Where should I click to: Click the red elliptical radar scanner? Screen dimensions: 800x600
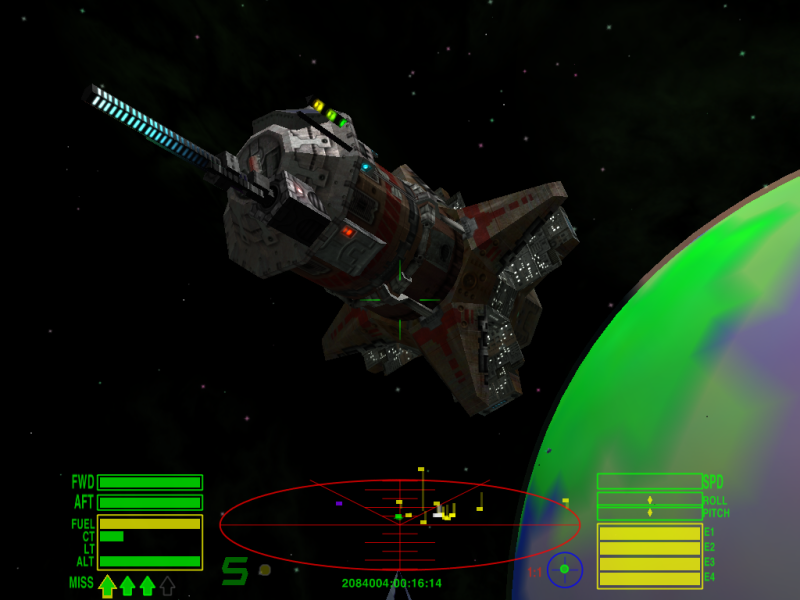(x=399, y=521)
